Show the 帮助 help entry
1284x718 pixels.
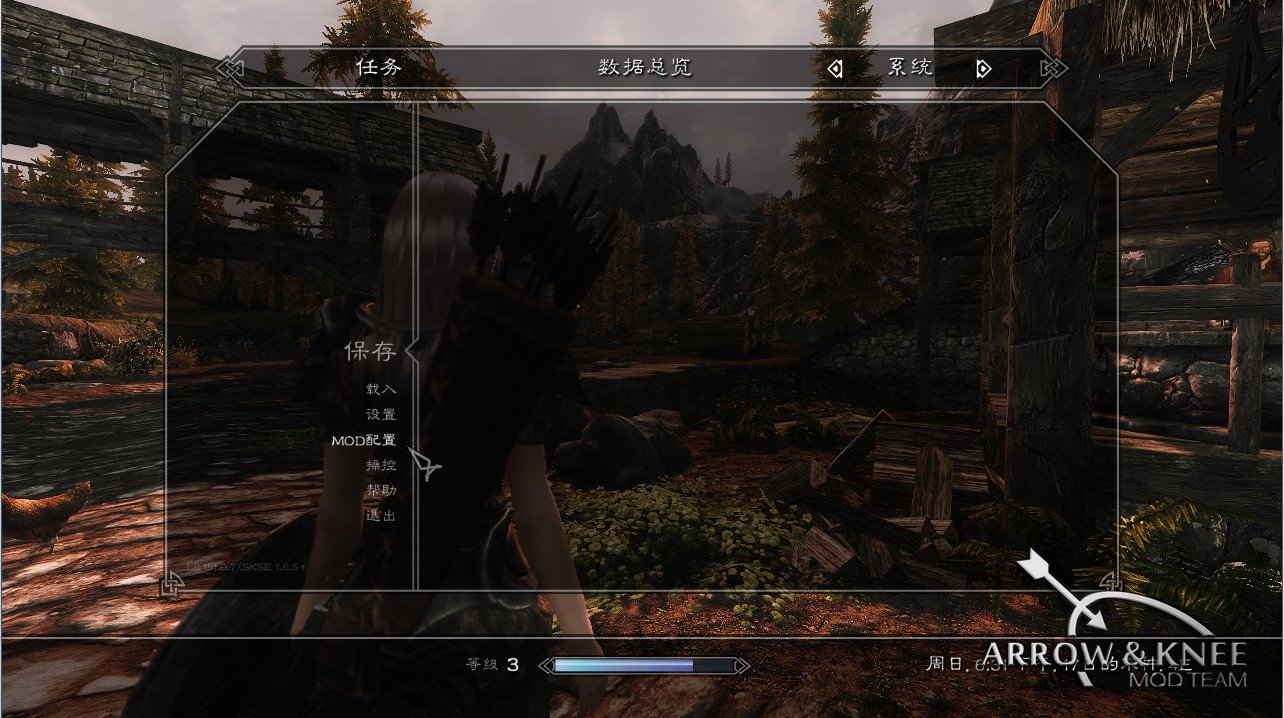tap(380, 490)
